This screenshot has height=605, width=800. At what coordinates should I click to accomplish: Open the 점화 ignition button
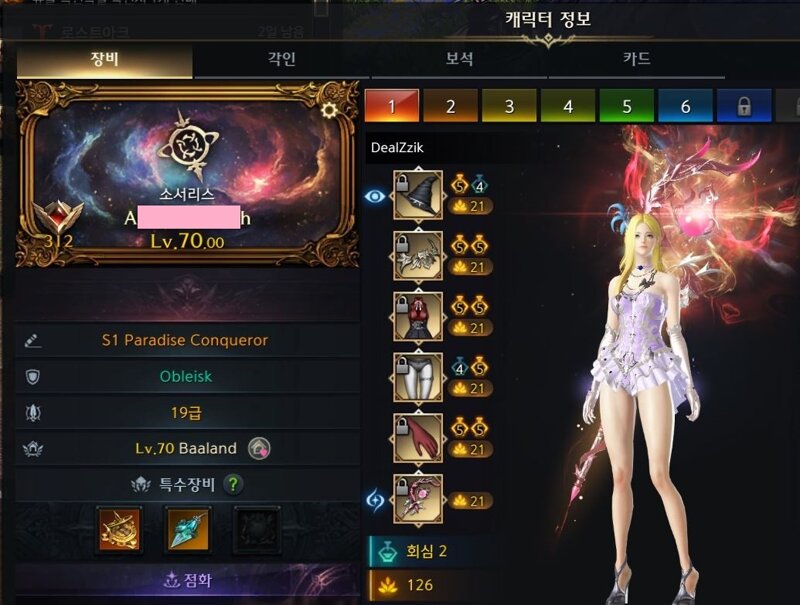click(187, 580)
